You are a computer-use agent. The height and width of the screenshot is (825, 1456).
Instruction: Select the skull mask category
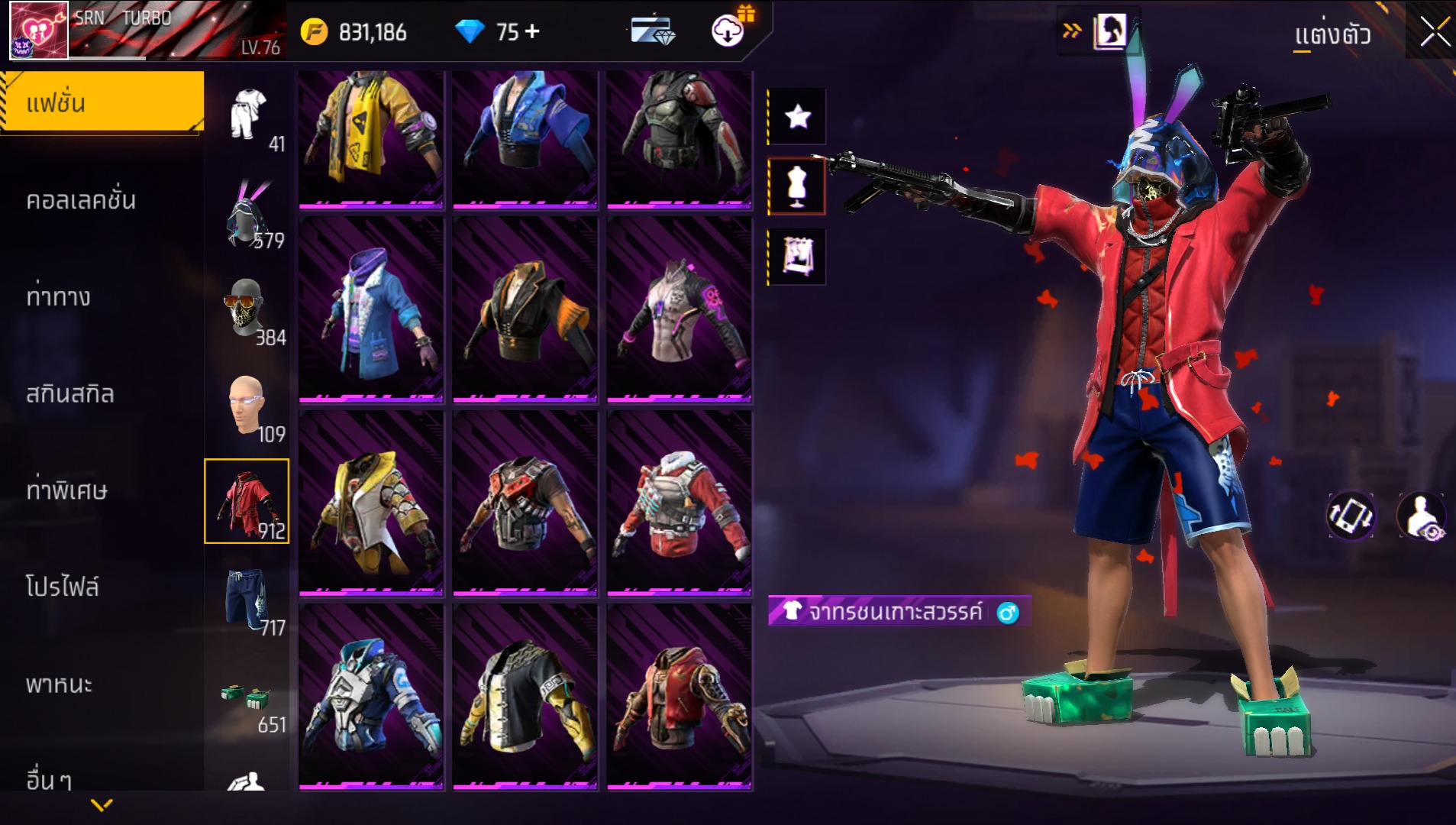246,309
